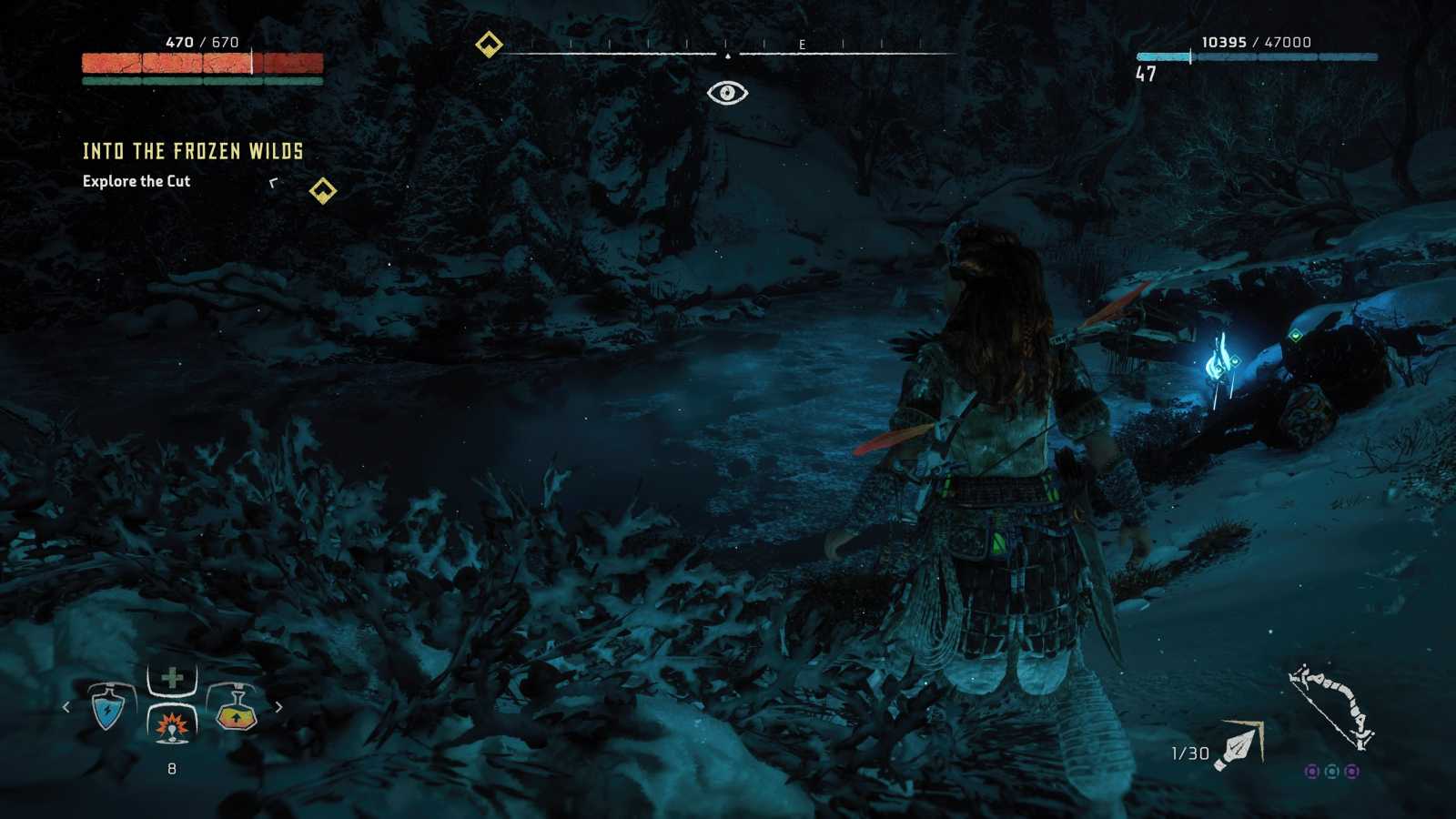The image size is (1456, 819).
Task: Enable the left purple ammo type selector
Action: click(x=1311, y=773)
